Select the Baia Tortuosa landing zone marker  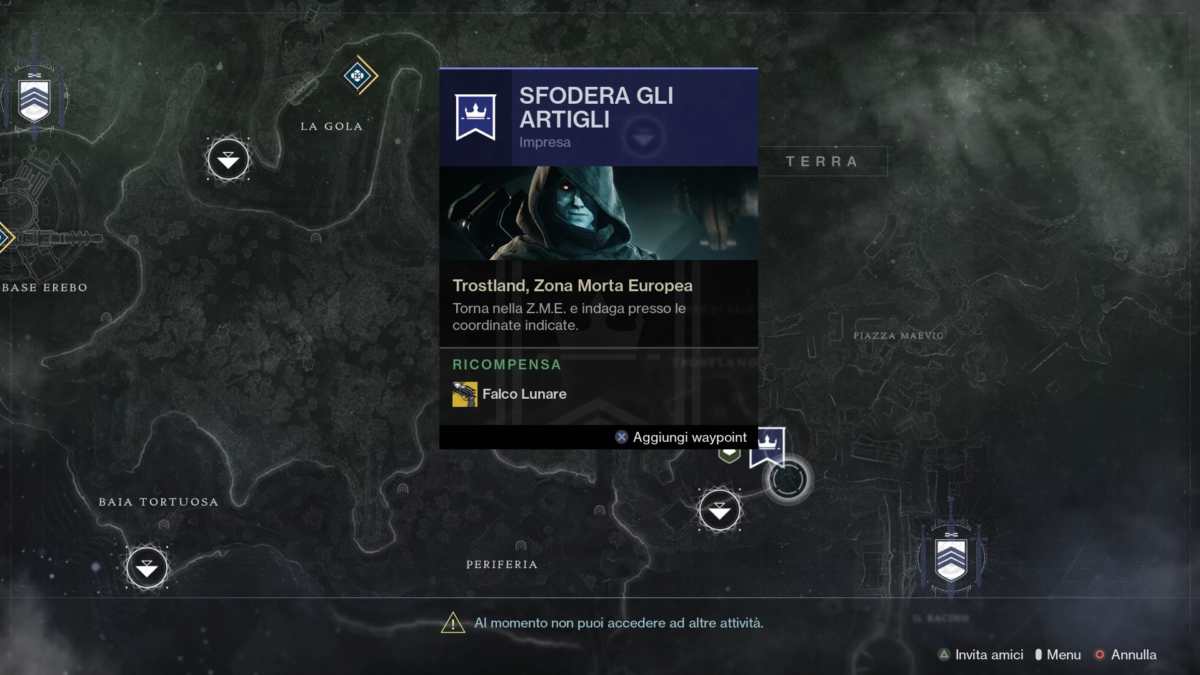147,567
